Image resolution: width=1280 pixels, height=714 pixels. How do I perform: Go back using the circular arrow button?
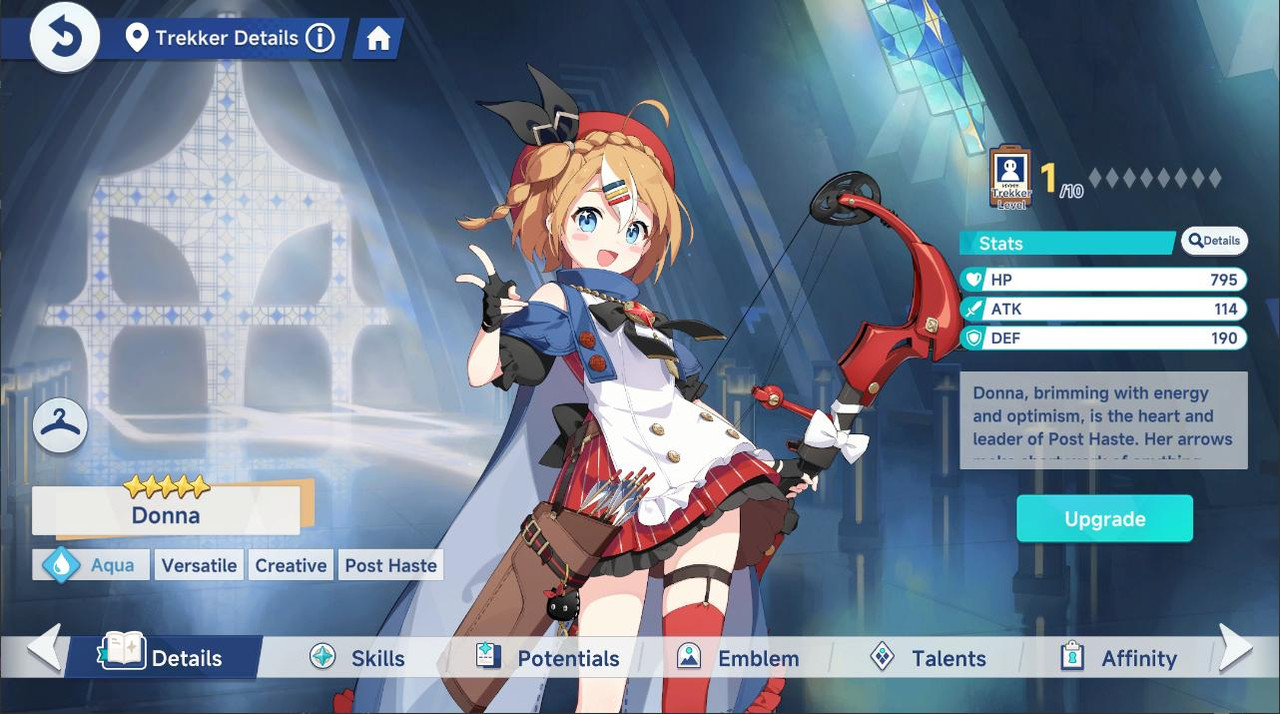tap(65, 38)
